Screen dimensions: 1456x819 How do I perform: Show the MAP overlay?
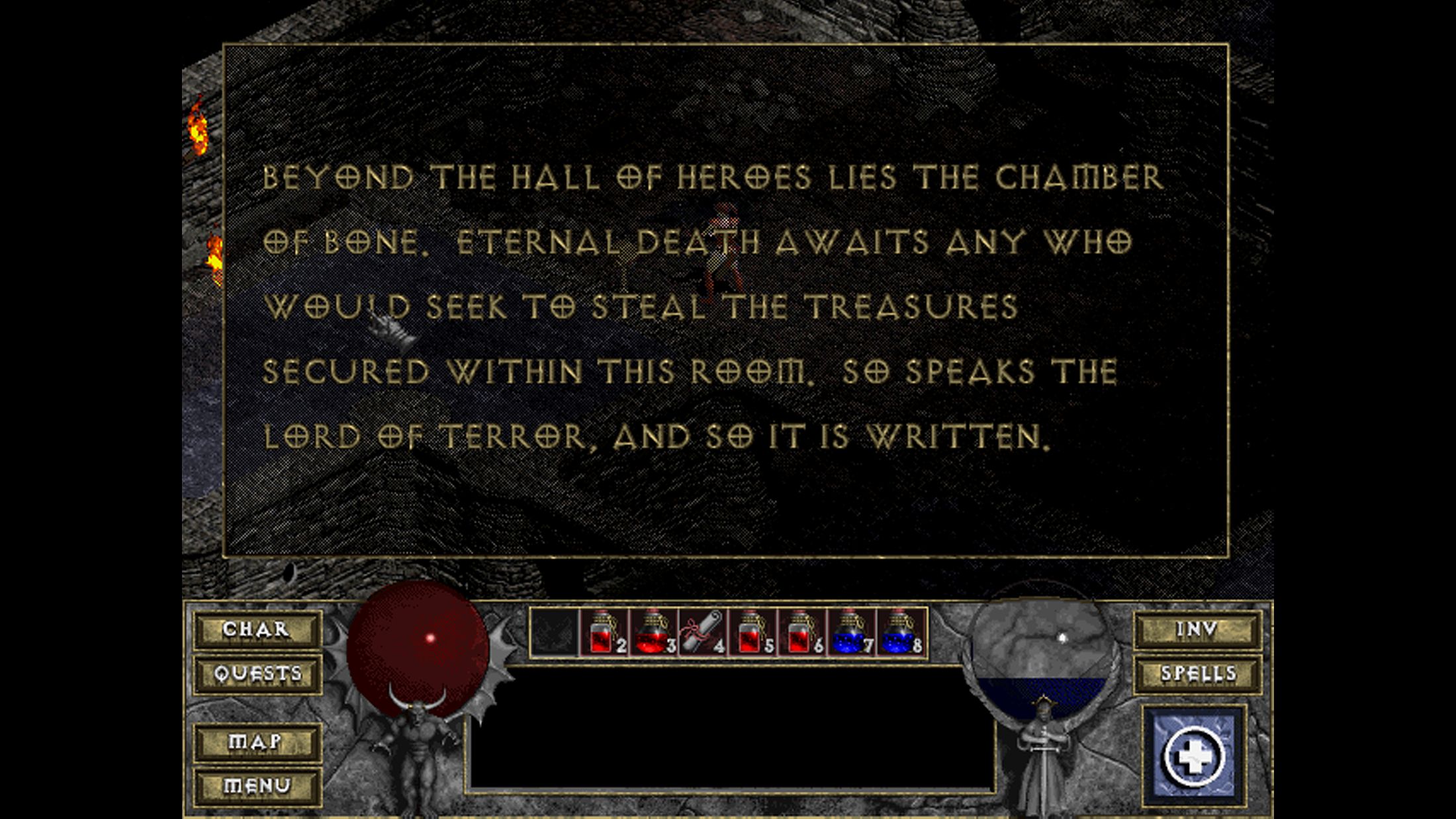point(257,742)
